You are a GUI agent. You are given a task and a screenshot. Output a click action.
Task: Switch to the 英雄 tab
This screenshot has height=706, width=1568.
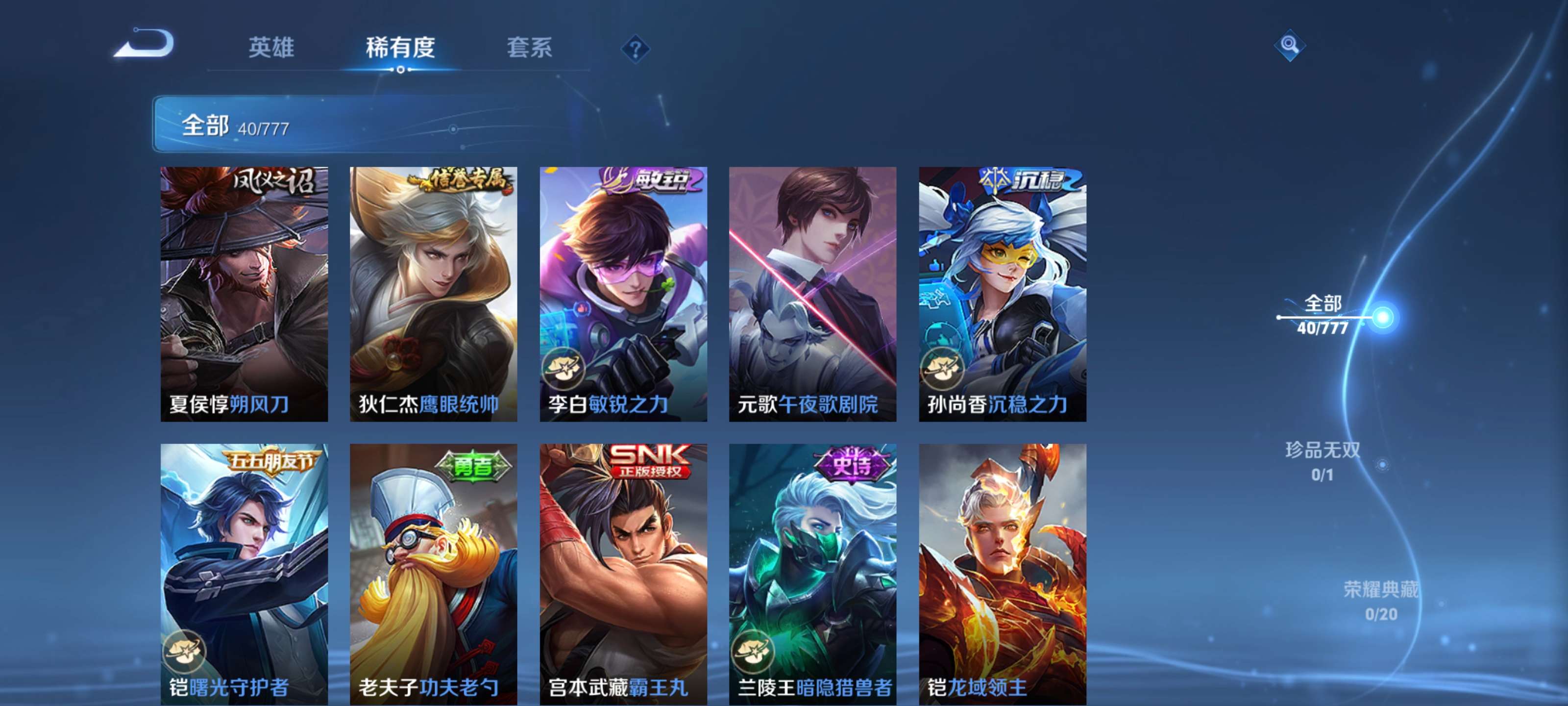pos(271,48)
